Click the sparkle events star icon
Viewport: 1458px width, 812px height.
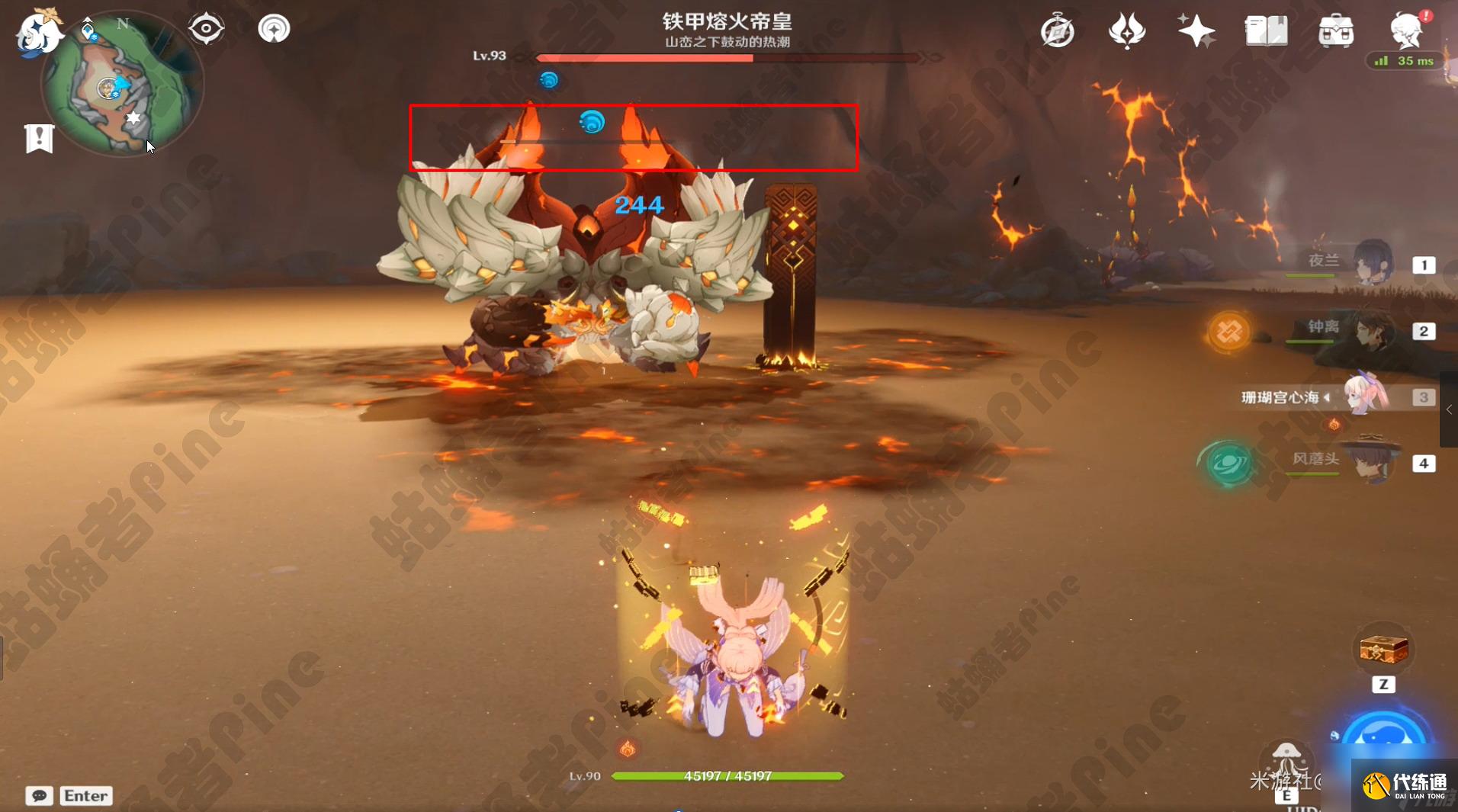[x=1196, y=29]
